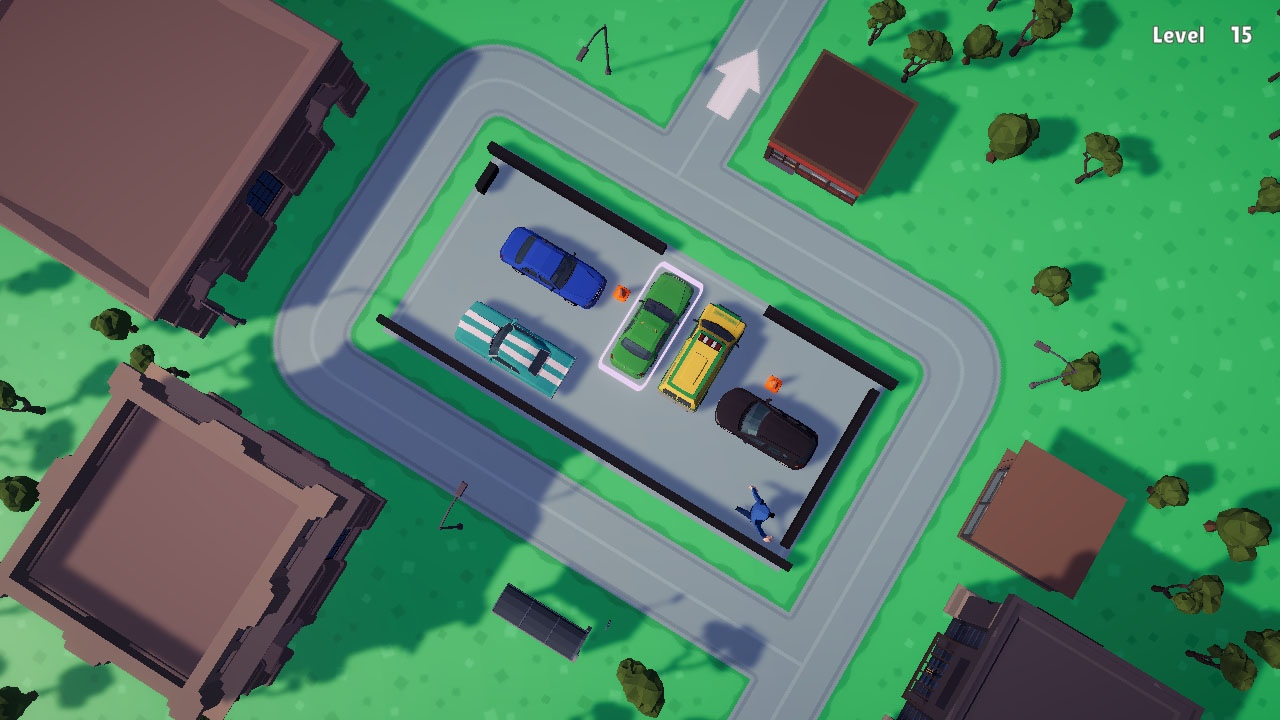Click the gray dumpster at the bottom
1280x720 pixels.
coord(540,618)
